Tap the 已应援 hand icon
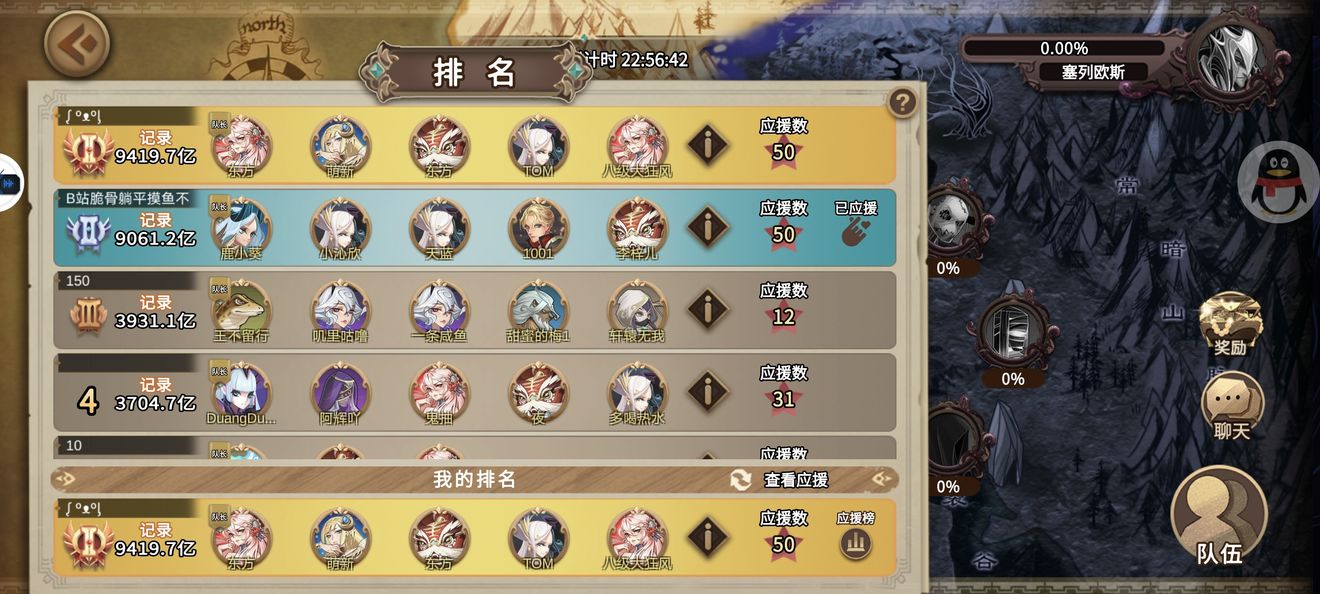 tap(855, 233)
